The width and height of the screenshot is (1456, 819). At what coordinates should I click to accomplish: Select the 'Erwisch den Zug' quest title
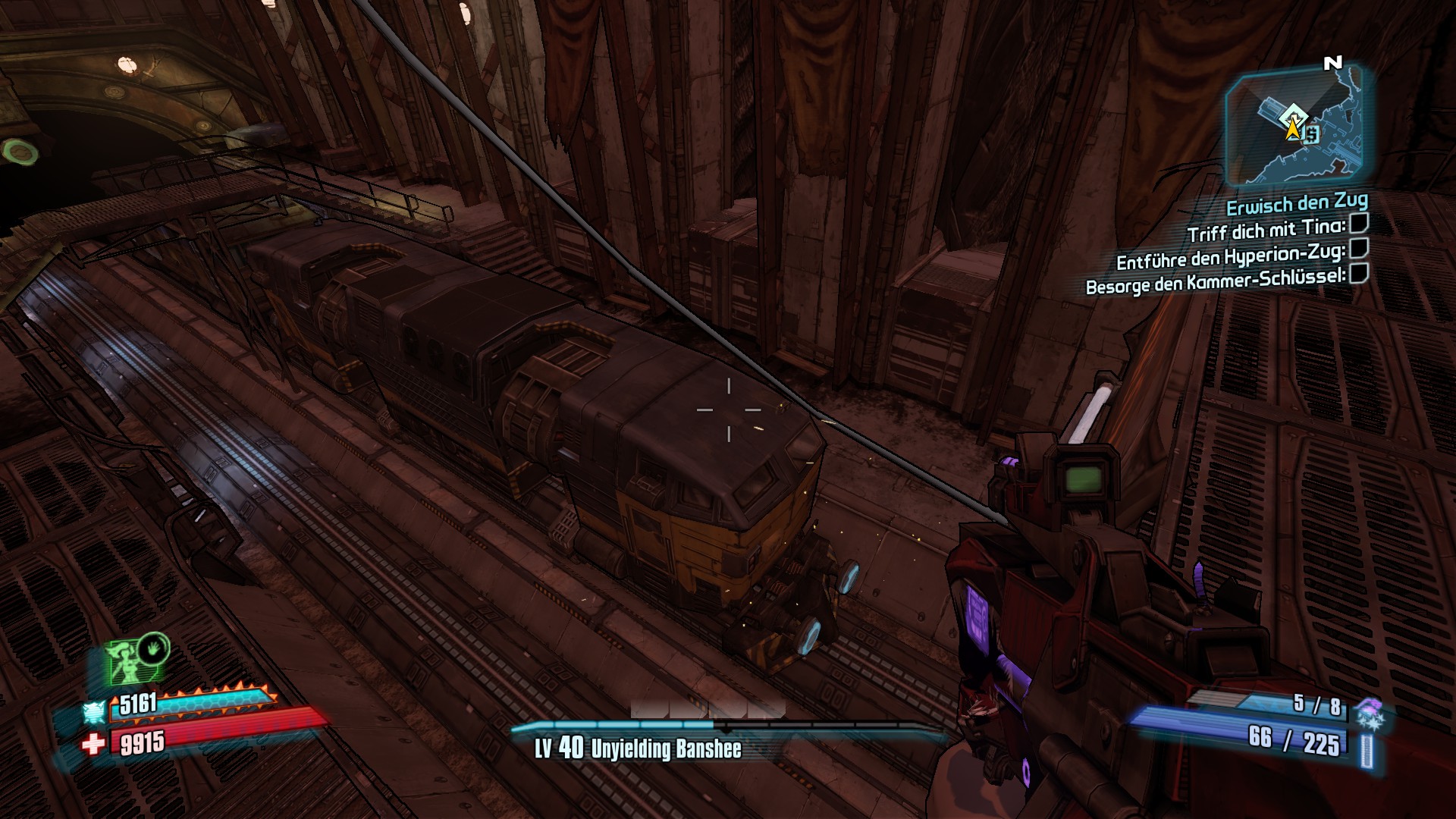click(1297, 203)
